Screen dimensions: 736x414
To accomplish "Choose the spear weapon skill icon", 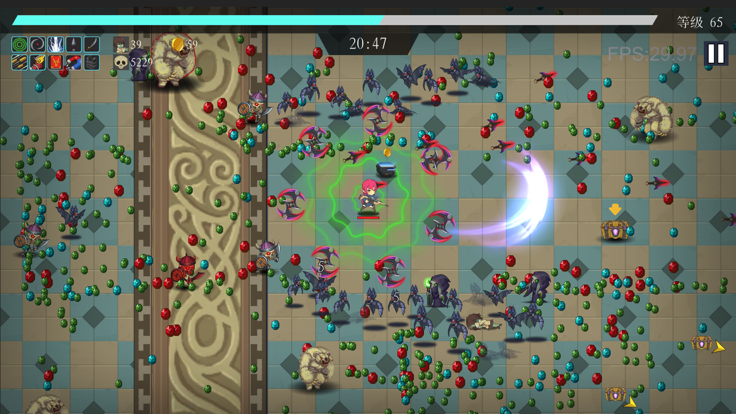I will tap(73, 45).
